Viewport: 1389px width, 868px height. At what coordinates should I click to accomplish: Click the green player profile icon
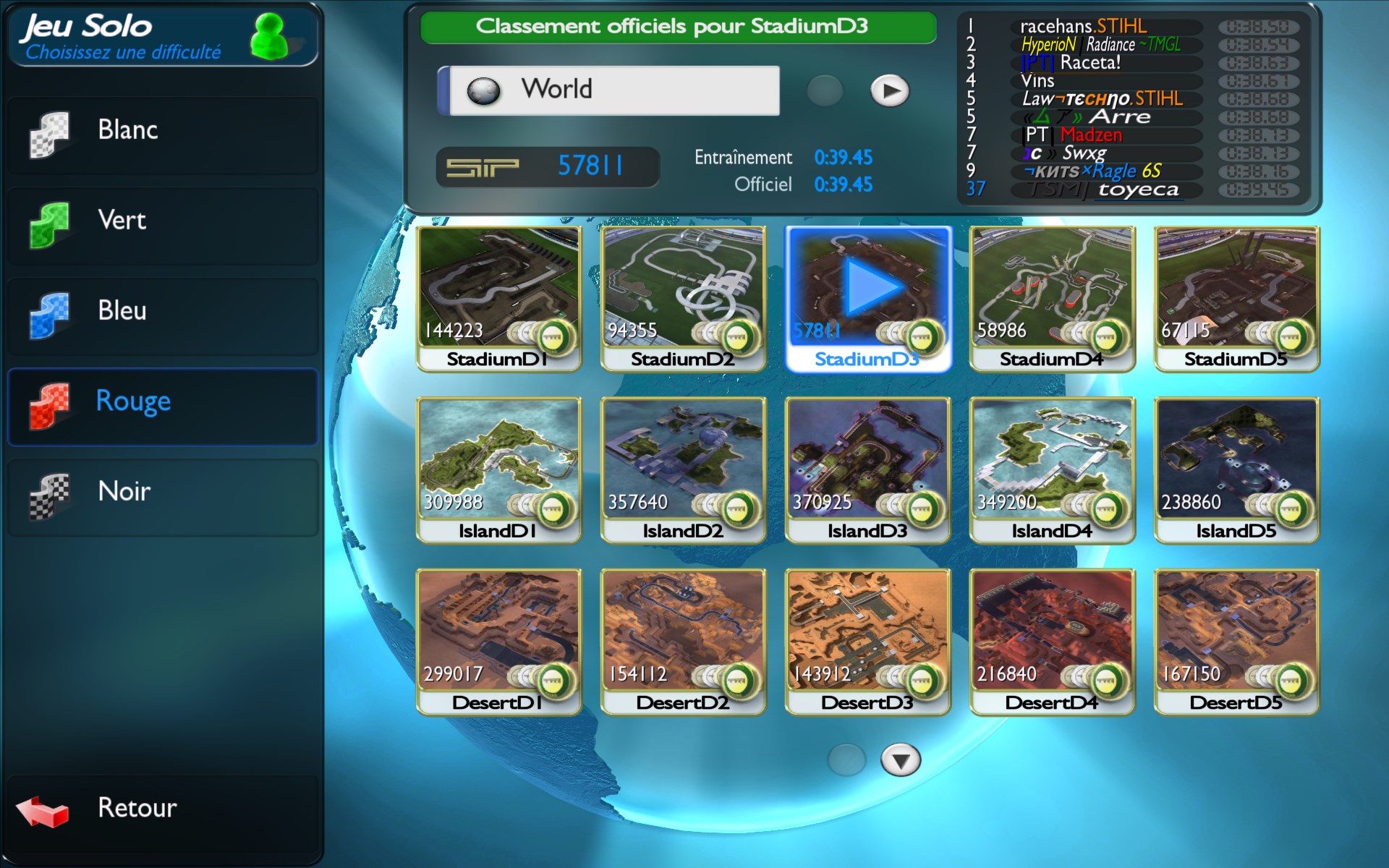point(269,36)
